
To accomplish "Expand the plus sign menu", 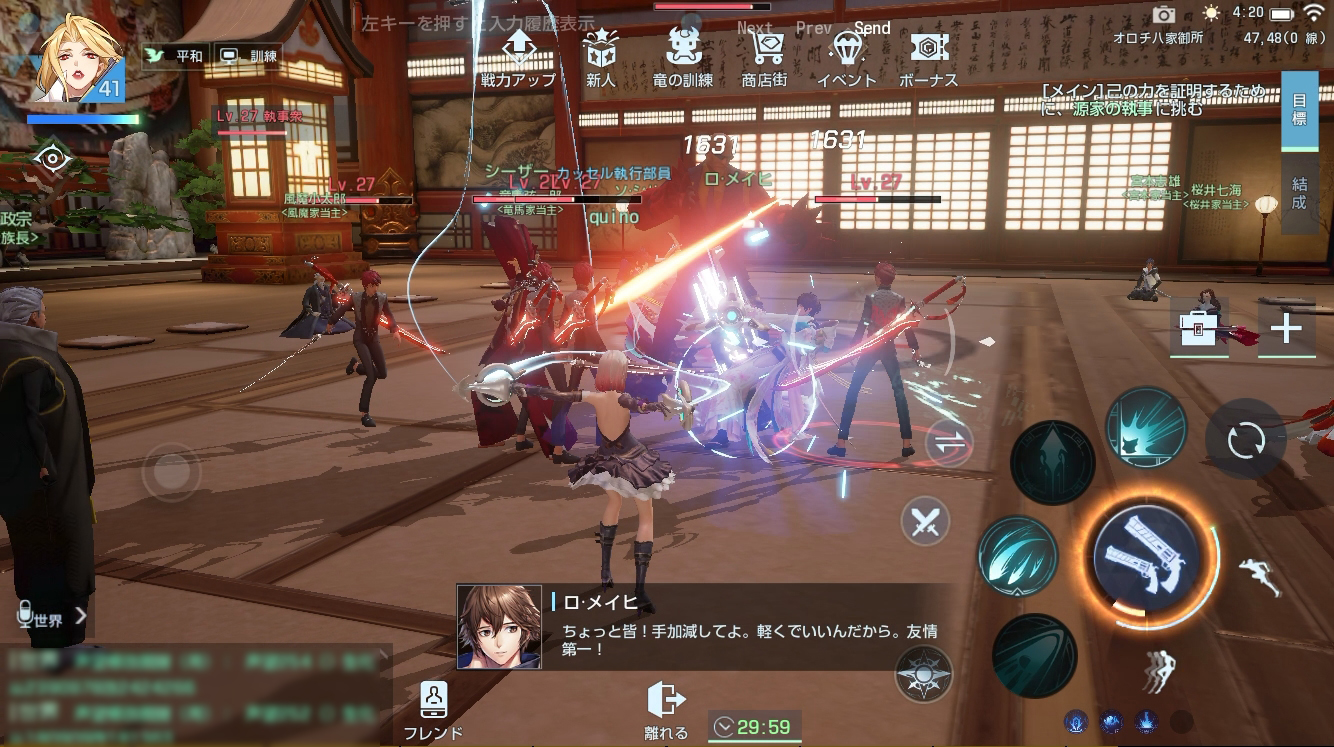I will tap(1286, 328).
